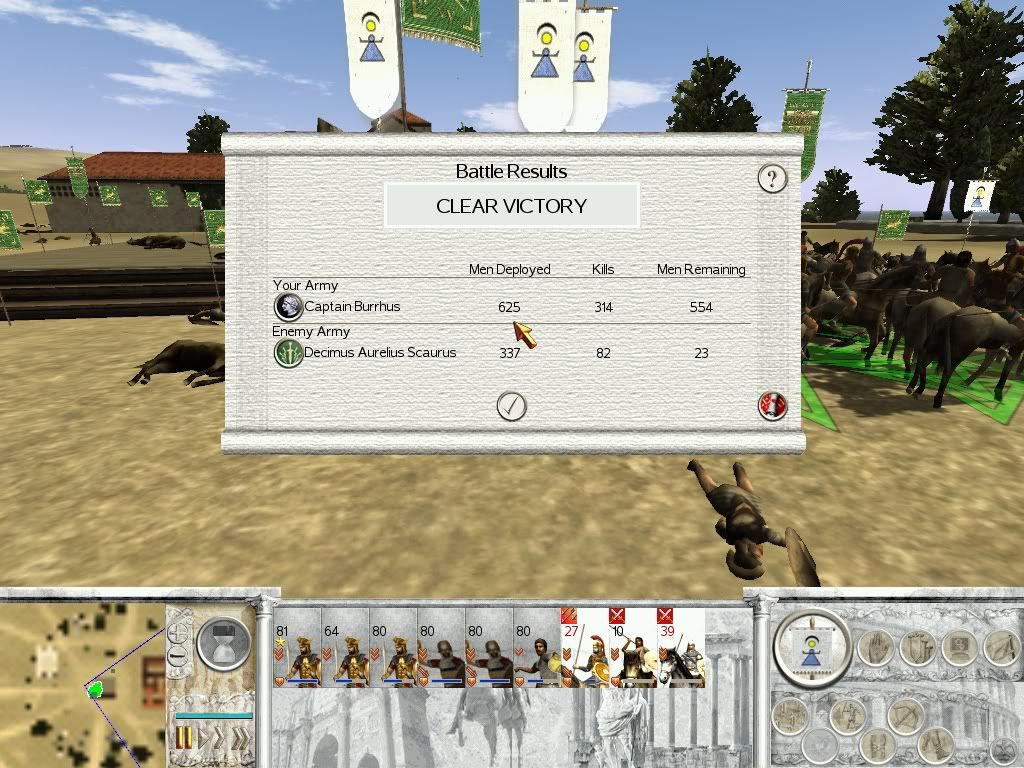This screenshot has height=768, width=1024.
Task: Click the red icon button on the results scroll
Action: [773, 406]
